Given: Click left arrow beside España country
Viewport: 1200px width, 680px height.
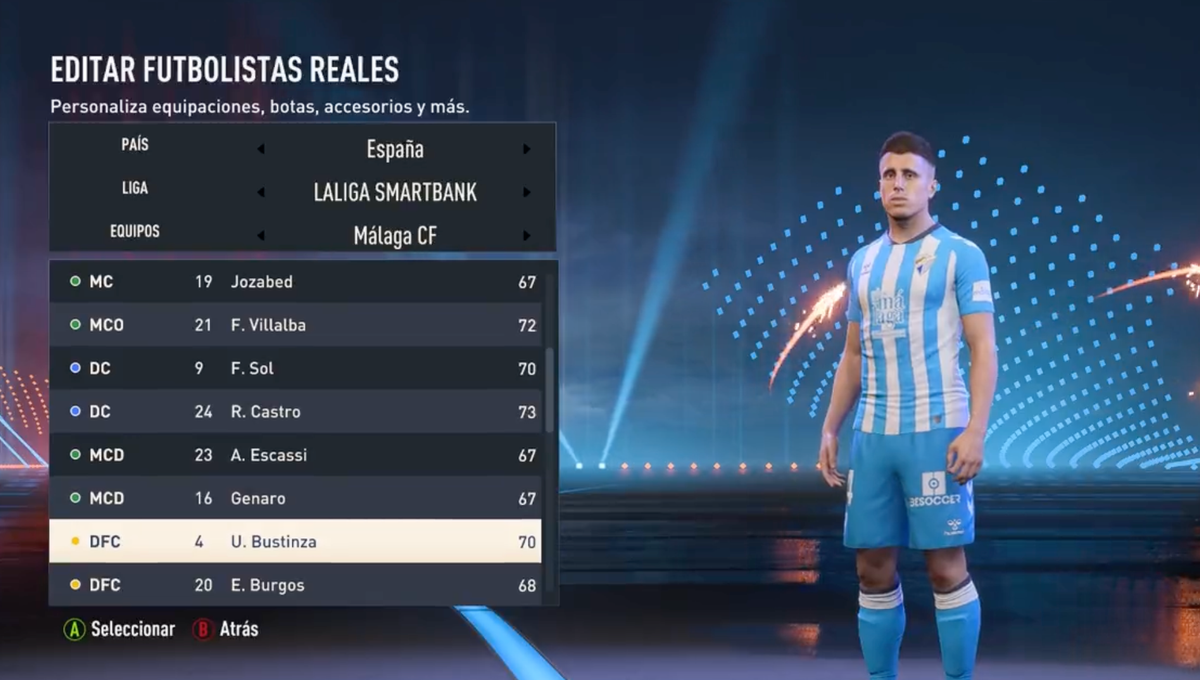Looking at the screenshot, I should click(x=261, y=150).
